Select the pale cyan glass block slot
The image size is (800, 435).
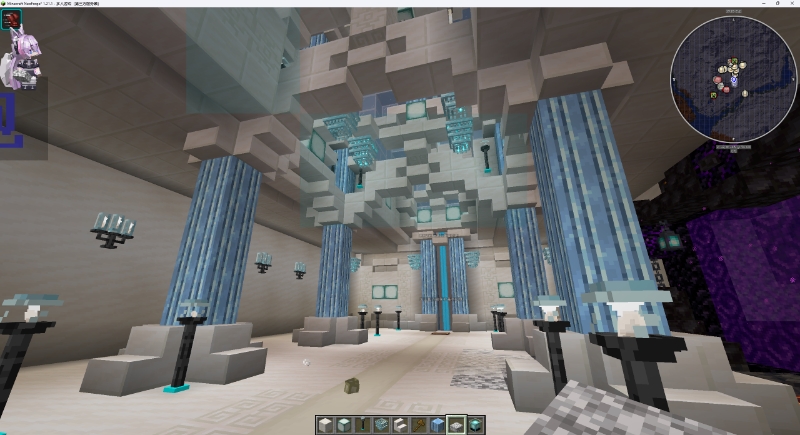[x=342, y=425]
